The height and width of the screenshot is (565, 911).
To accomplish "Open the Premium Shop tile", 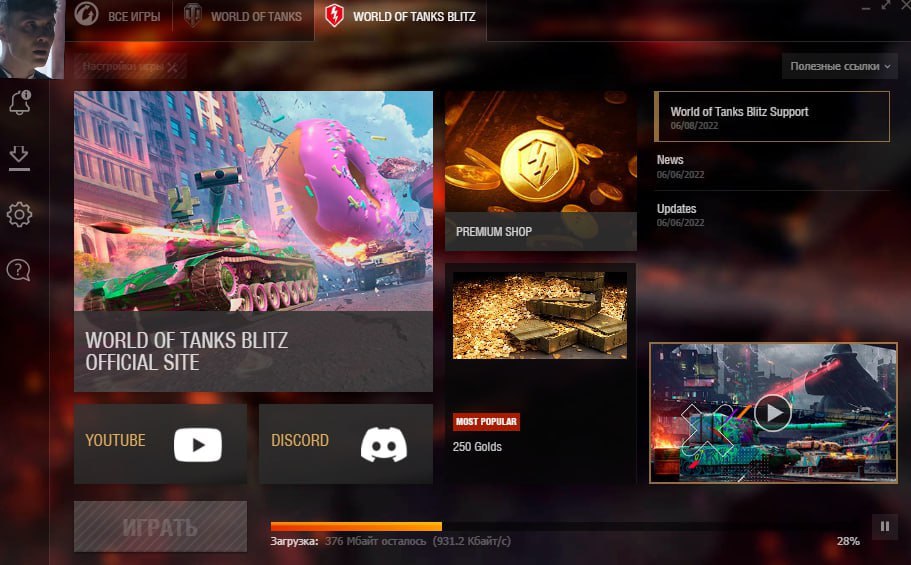I will 540,171.
